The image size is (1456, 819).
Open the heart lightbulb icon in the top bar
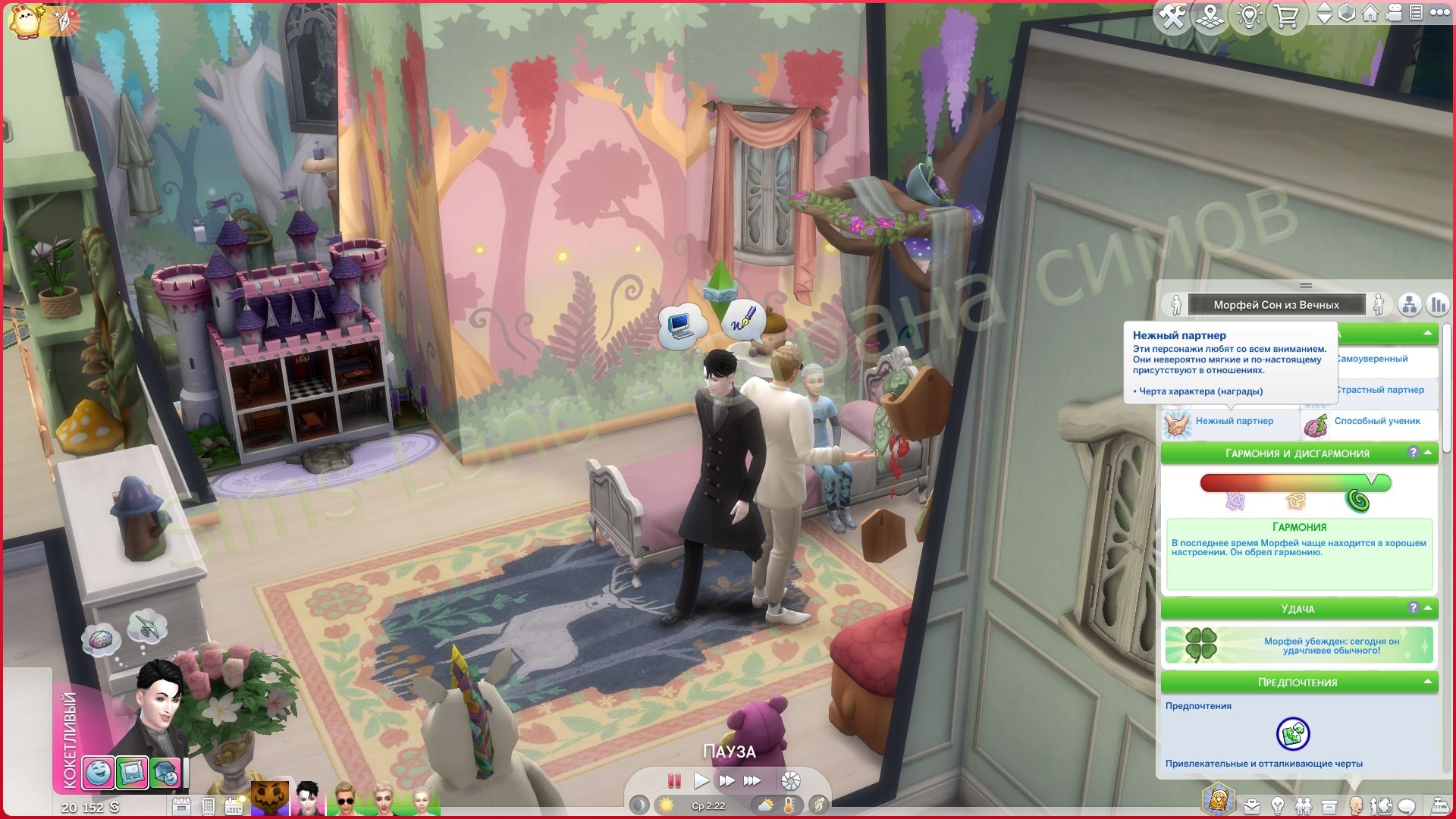coord(1249,17)
